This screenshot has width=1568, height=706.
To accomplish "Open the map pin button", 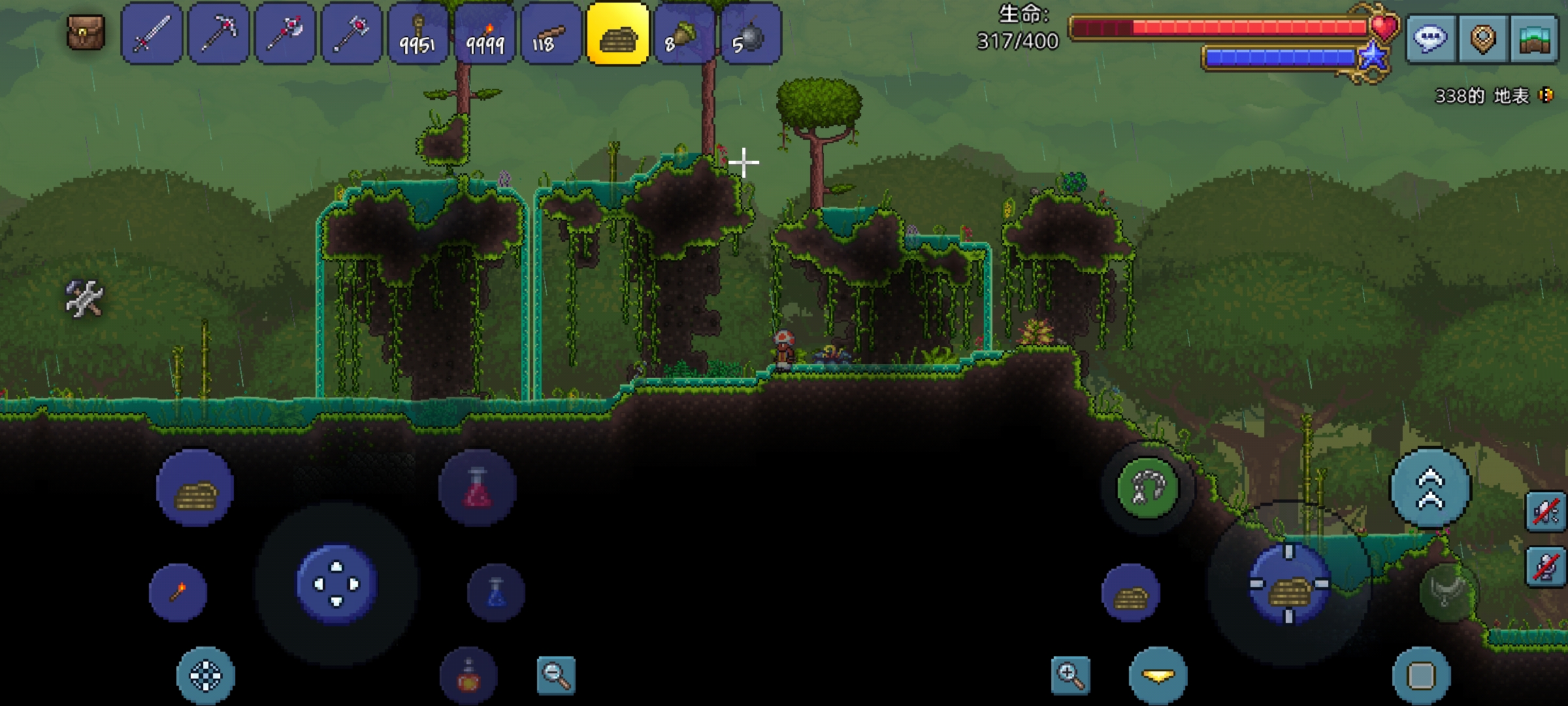I will pos(1482,38).
